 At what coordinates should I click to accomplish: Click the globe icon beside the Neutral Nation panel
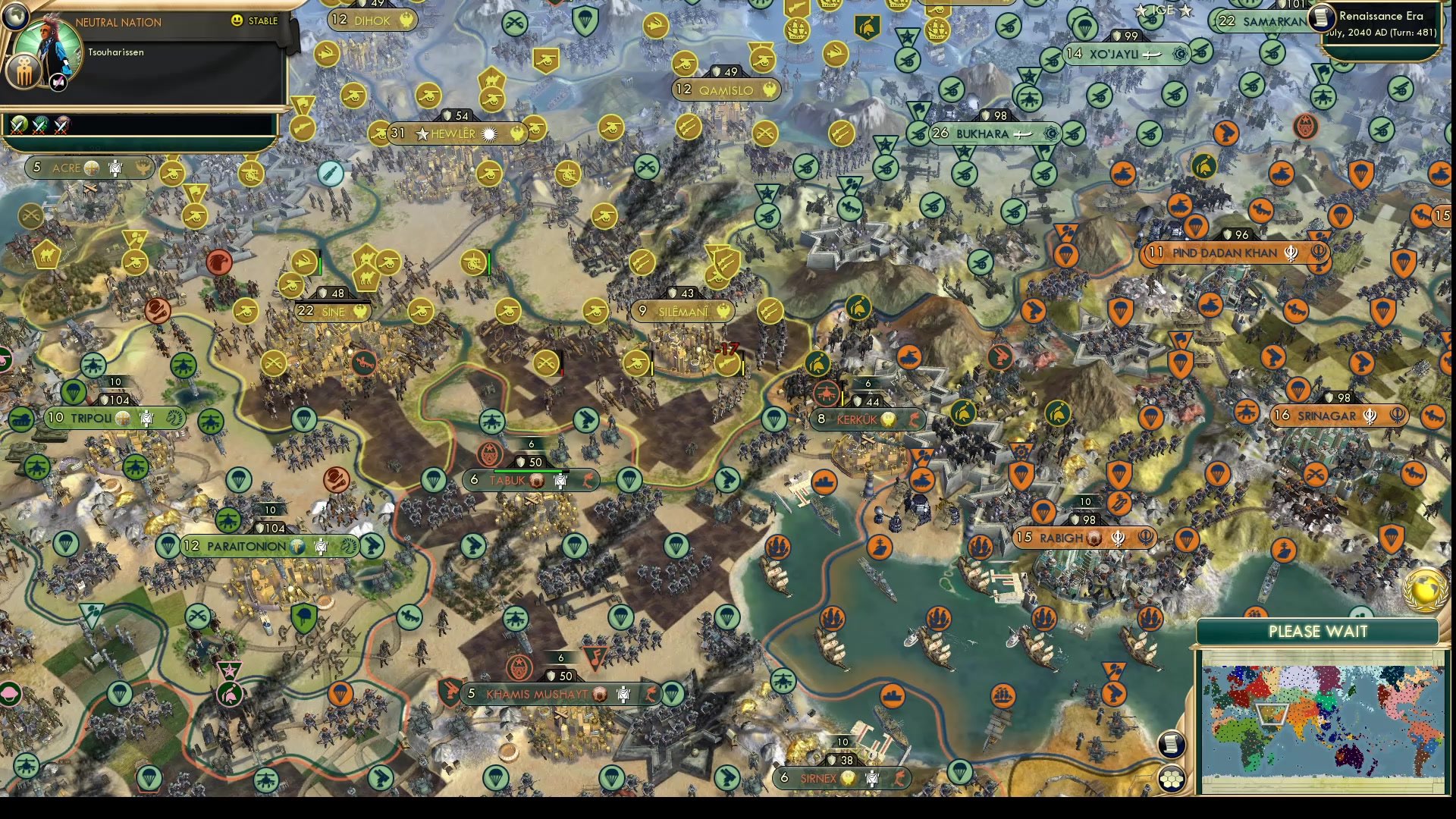click(17, 17)
